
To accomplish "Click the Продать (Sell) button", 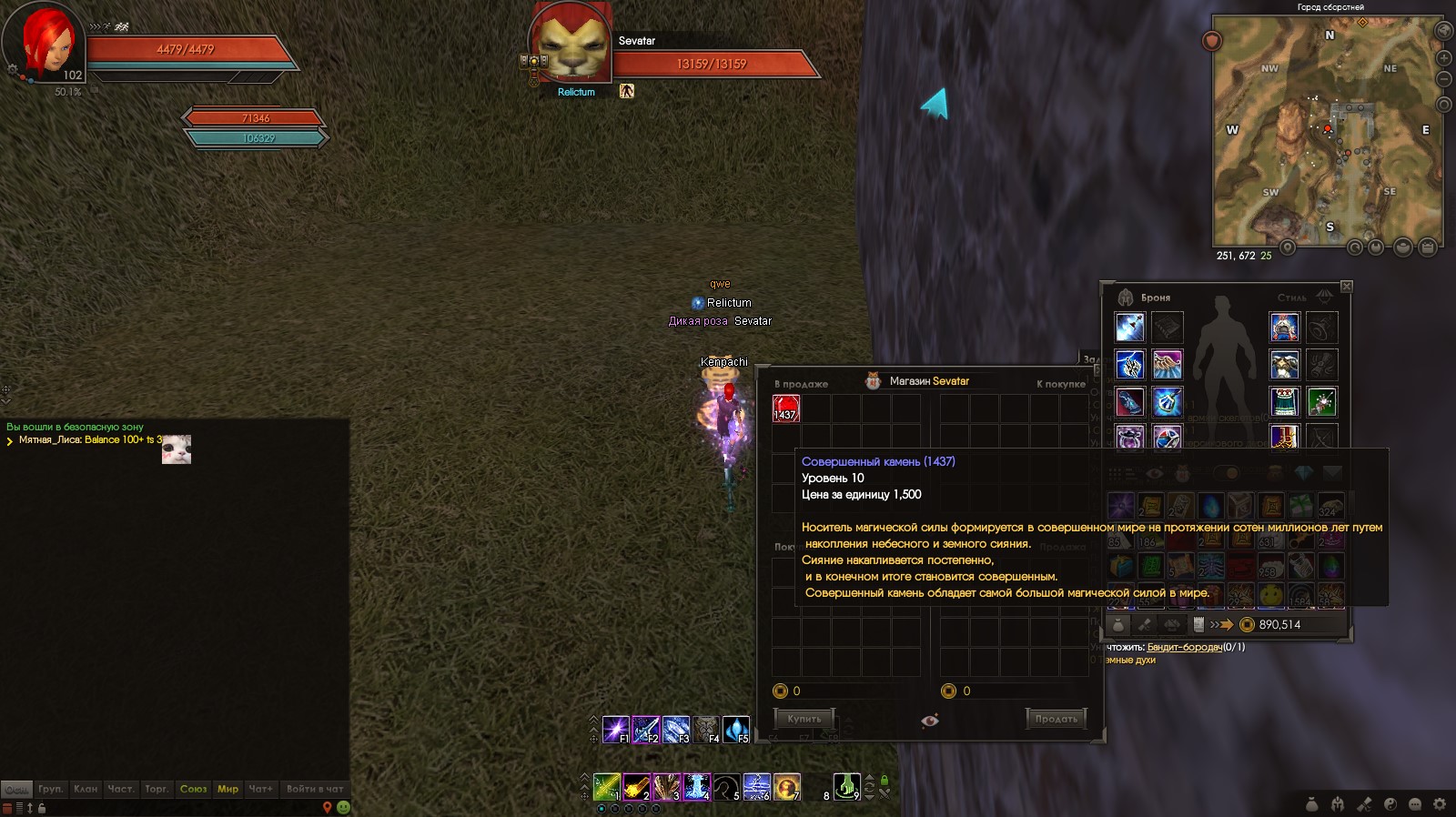I will 1056,719.
